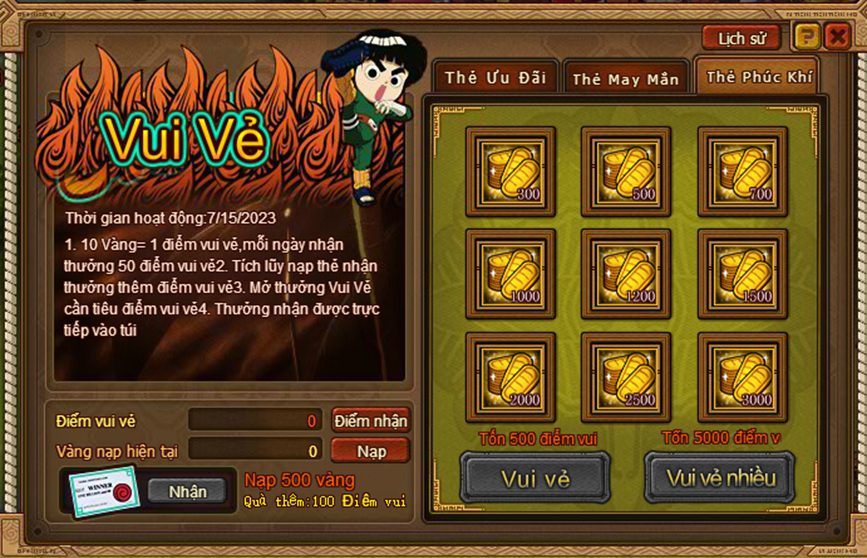Claim the bonus with the Nhận button

point(187,491)
